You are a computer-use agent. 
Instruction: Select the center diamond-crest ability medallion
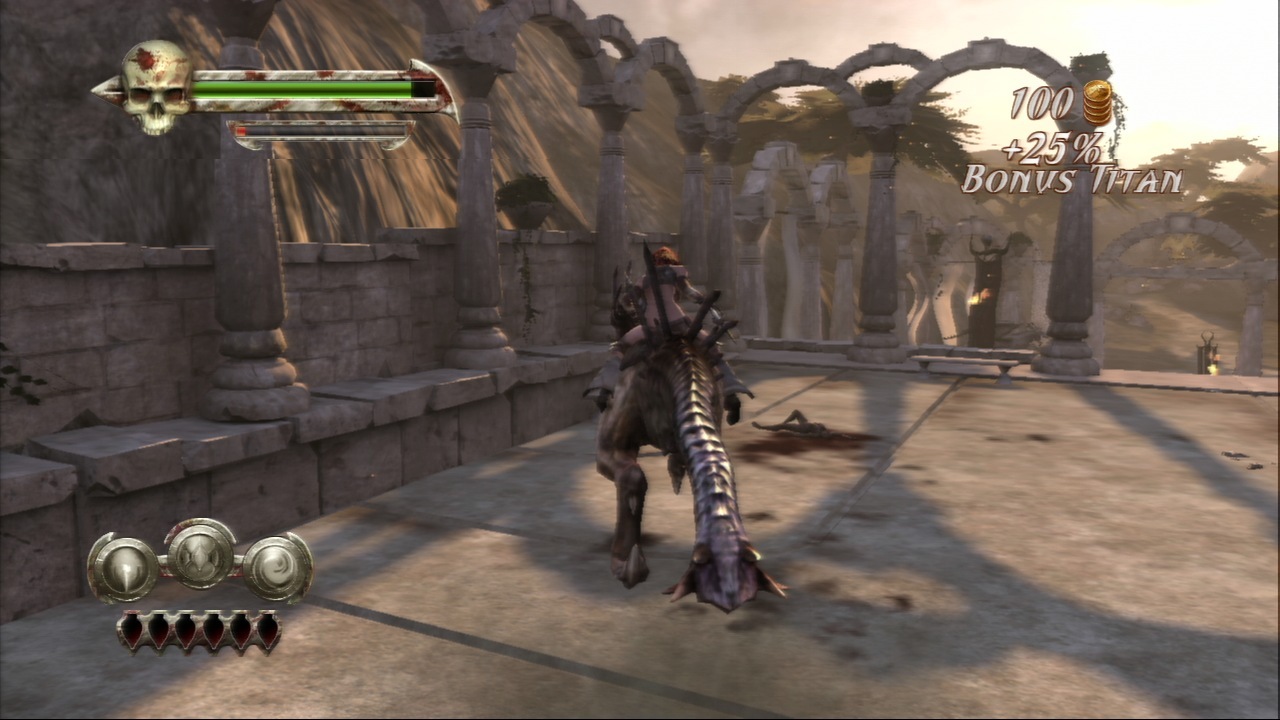click(x=200, y=554)
